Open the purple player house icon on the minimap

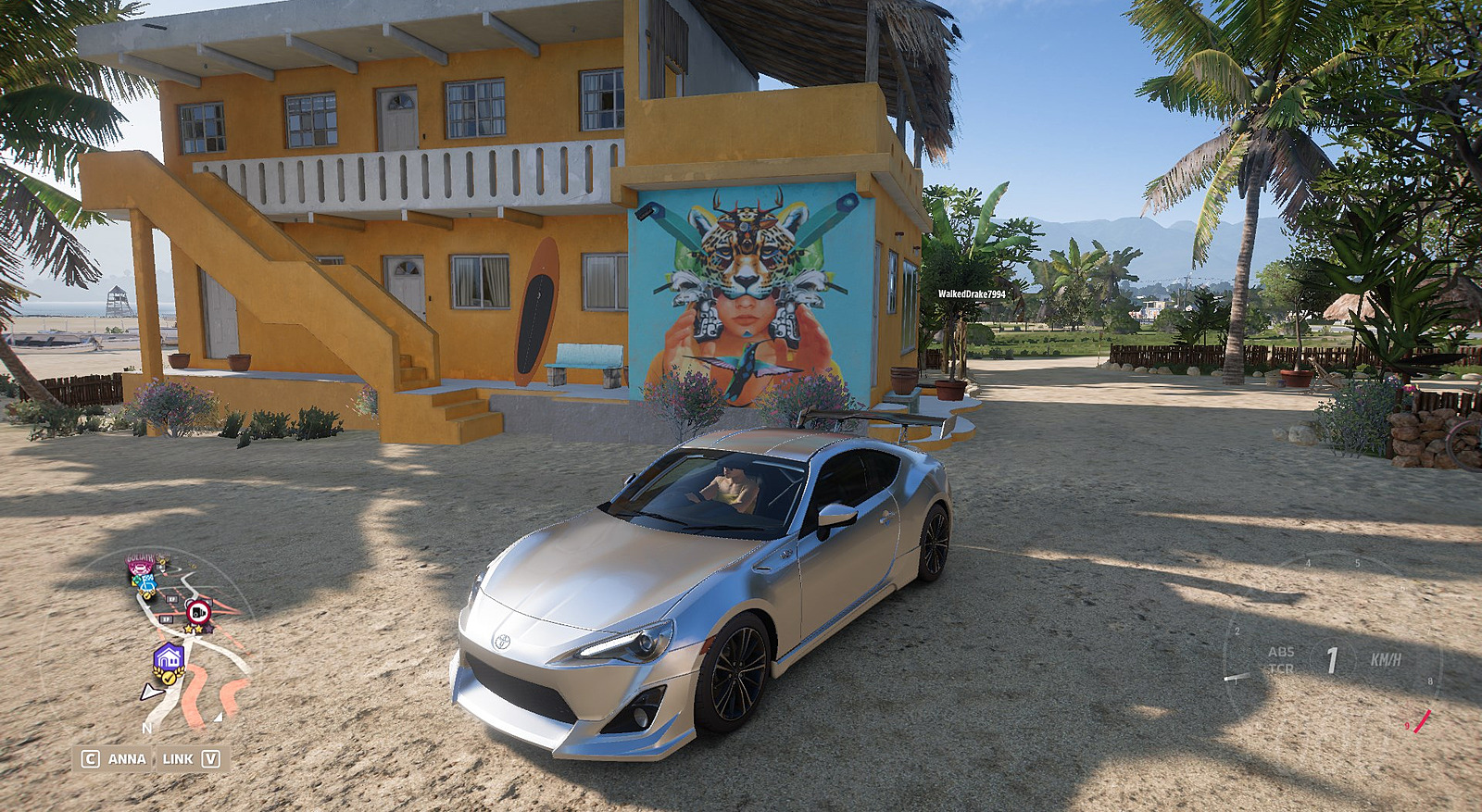click(170, 656)
